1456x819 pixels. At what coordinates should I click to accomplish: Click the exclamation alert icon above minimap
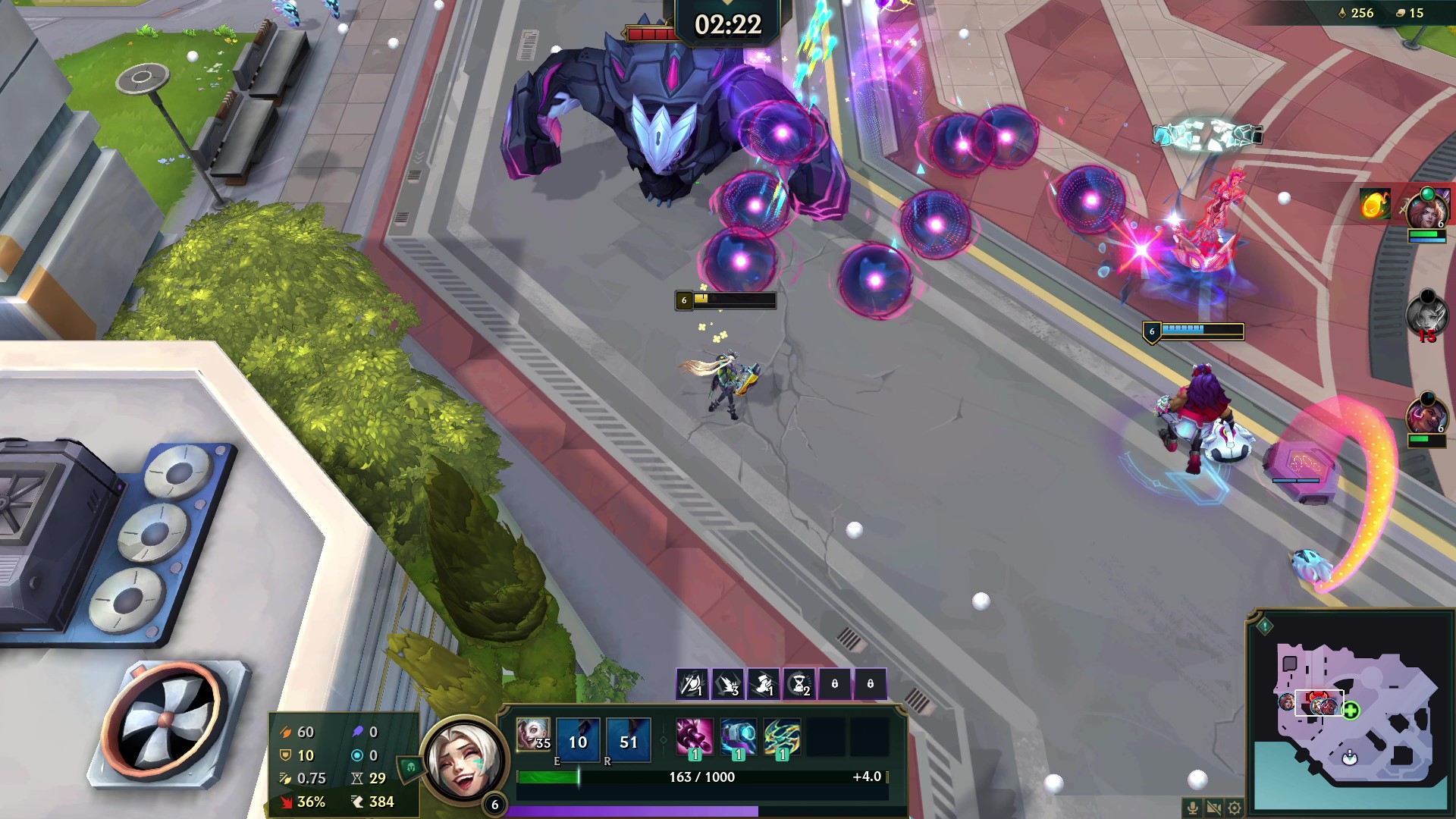tap(1265, 626)
